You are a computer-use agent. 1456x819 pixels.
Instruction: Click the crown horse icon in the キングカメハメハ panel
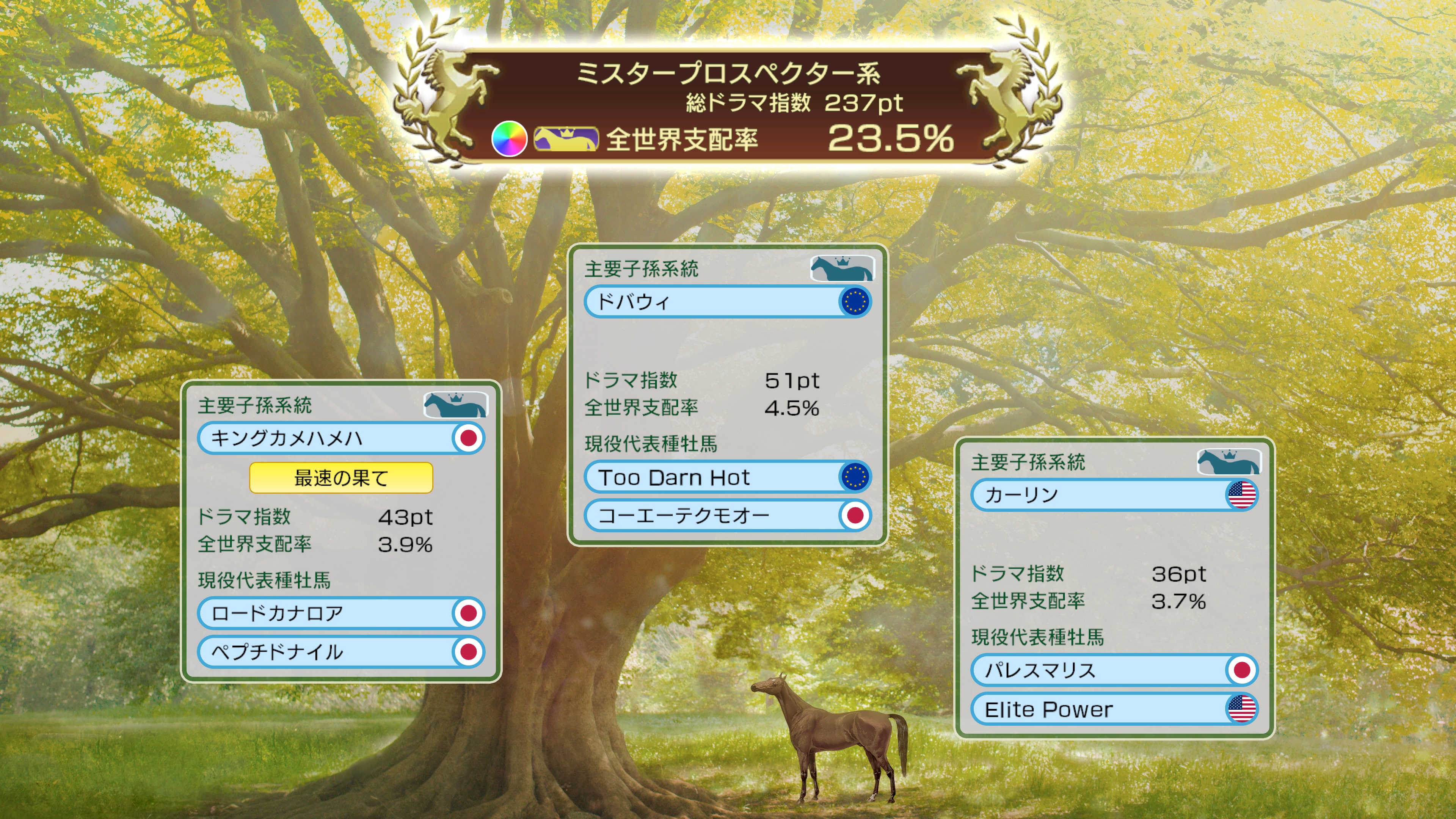(458, 405)
